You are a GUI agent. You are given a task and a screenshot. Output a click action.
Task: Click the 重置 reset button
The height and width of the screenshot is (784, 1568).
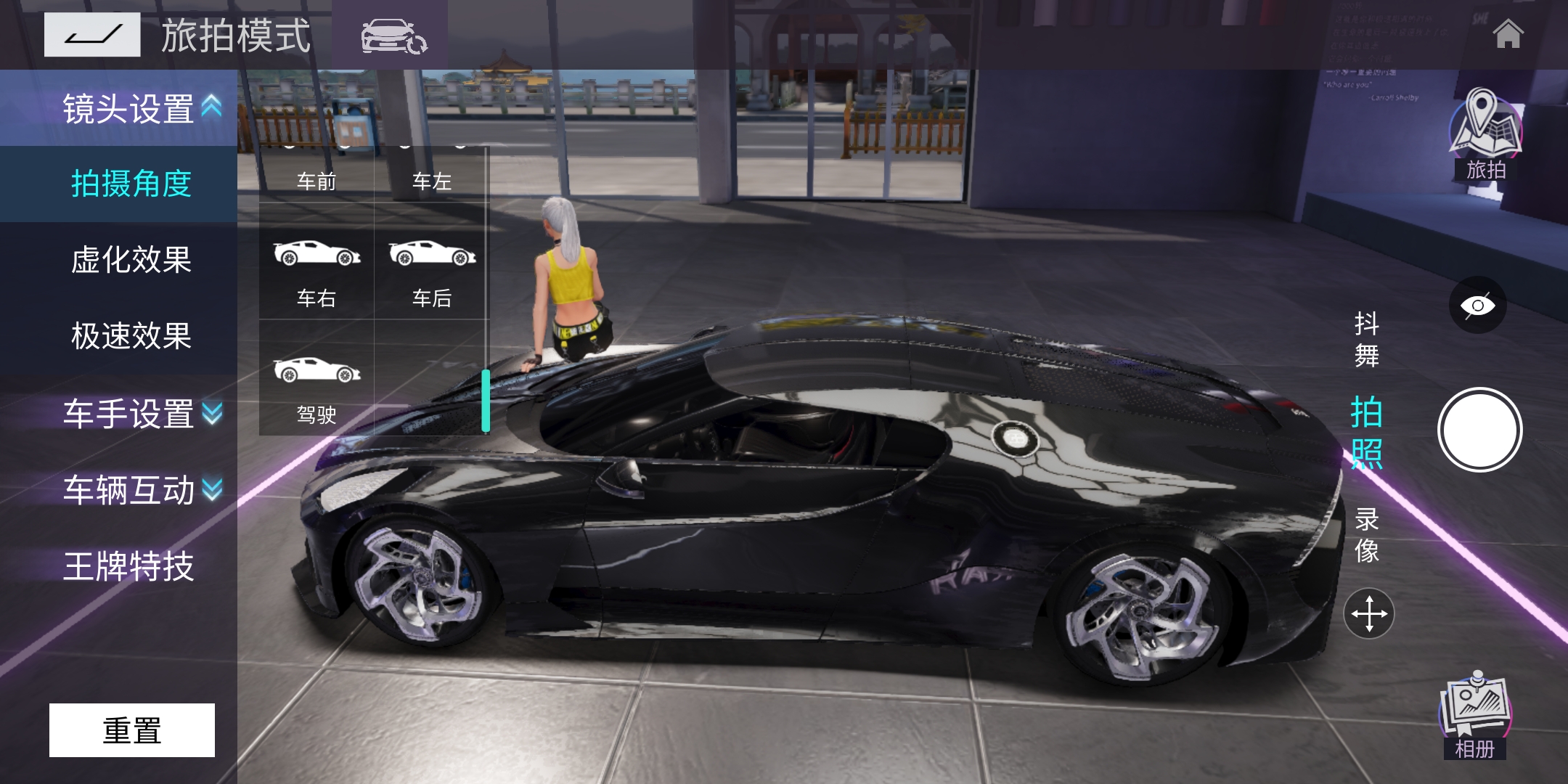pos(132,730)
